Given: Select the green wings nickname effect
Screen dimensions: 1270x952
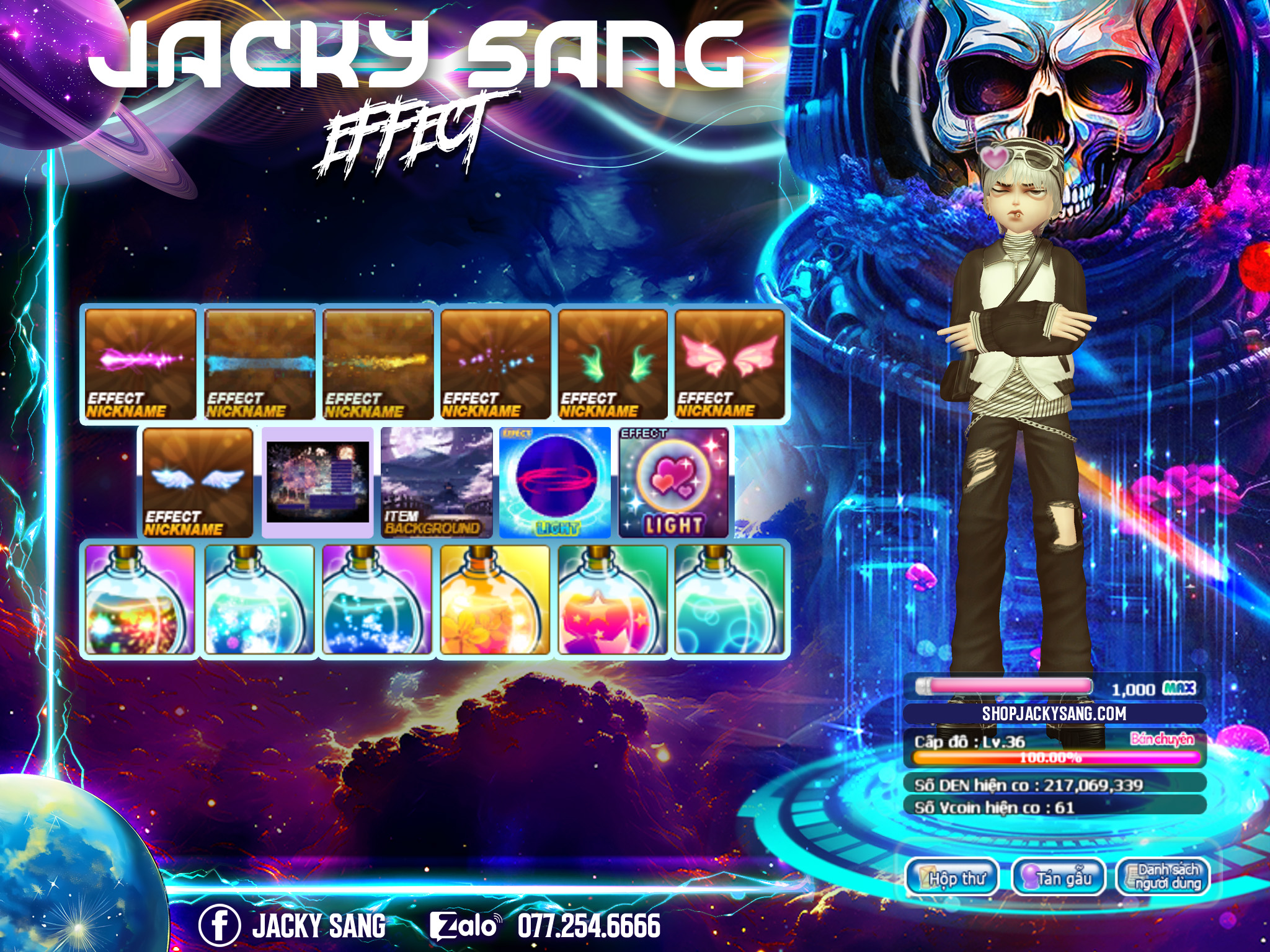Looking at the screenshot, I should pyautogui.click(x=613, y=364).
